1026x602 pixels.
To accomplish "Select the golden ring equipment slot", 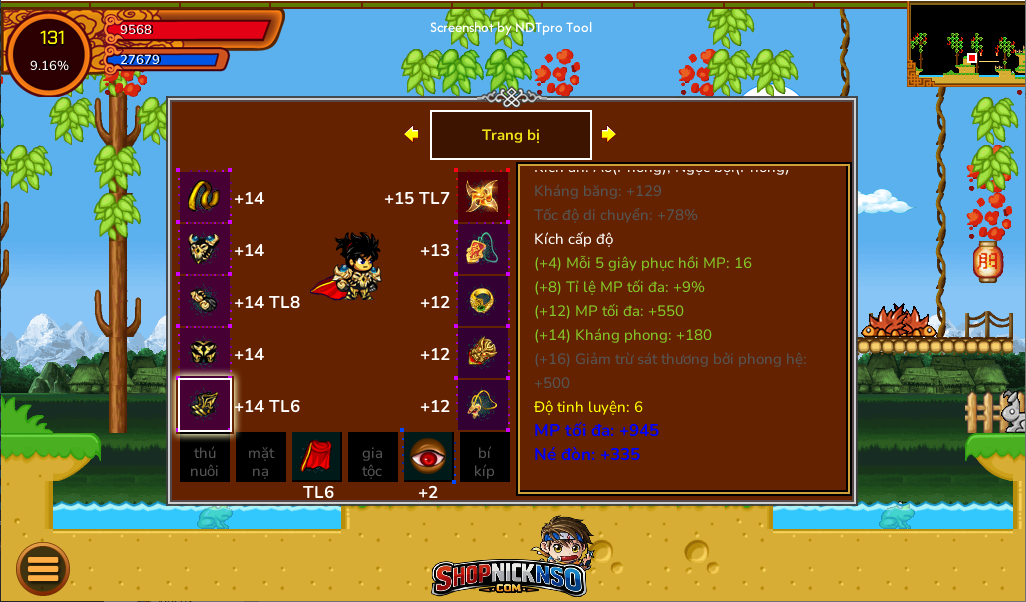I will [x=483, y=302].
